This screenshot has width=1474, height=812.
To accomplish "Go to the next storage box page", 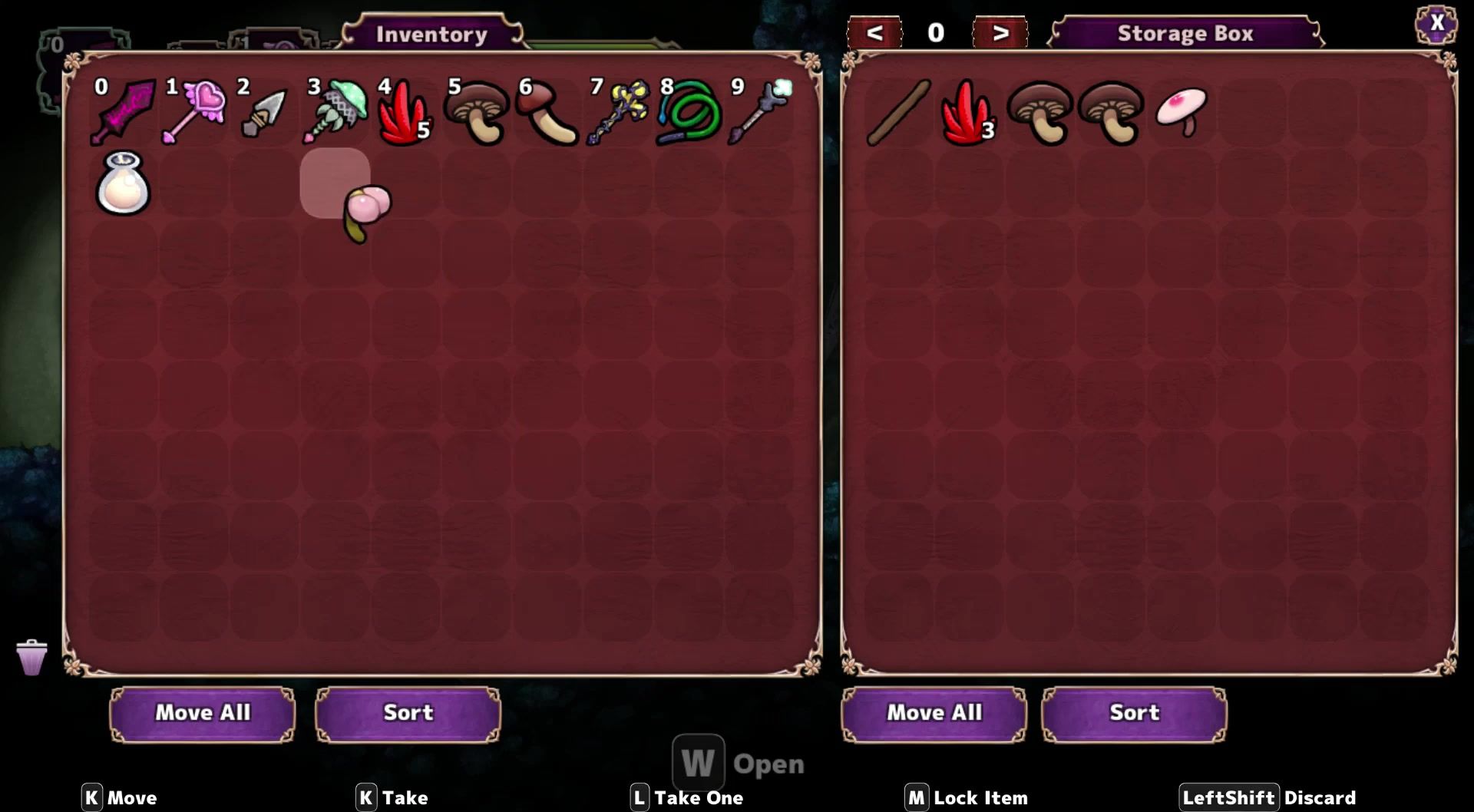I will (1000, 33).
